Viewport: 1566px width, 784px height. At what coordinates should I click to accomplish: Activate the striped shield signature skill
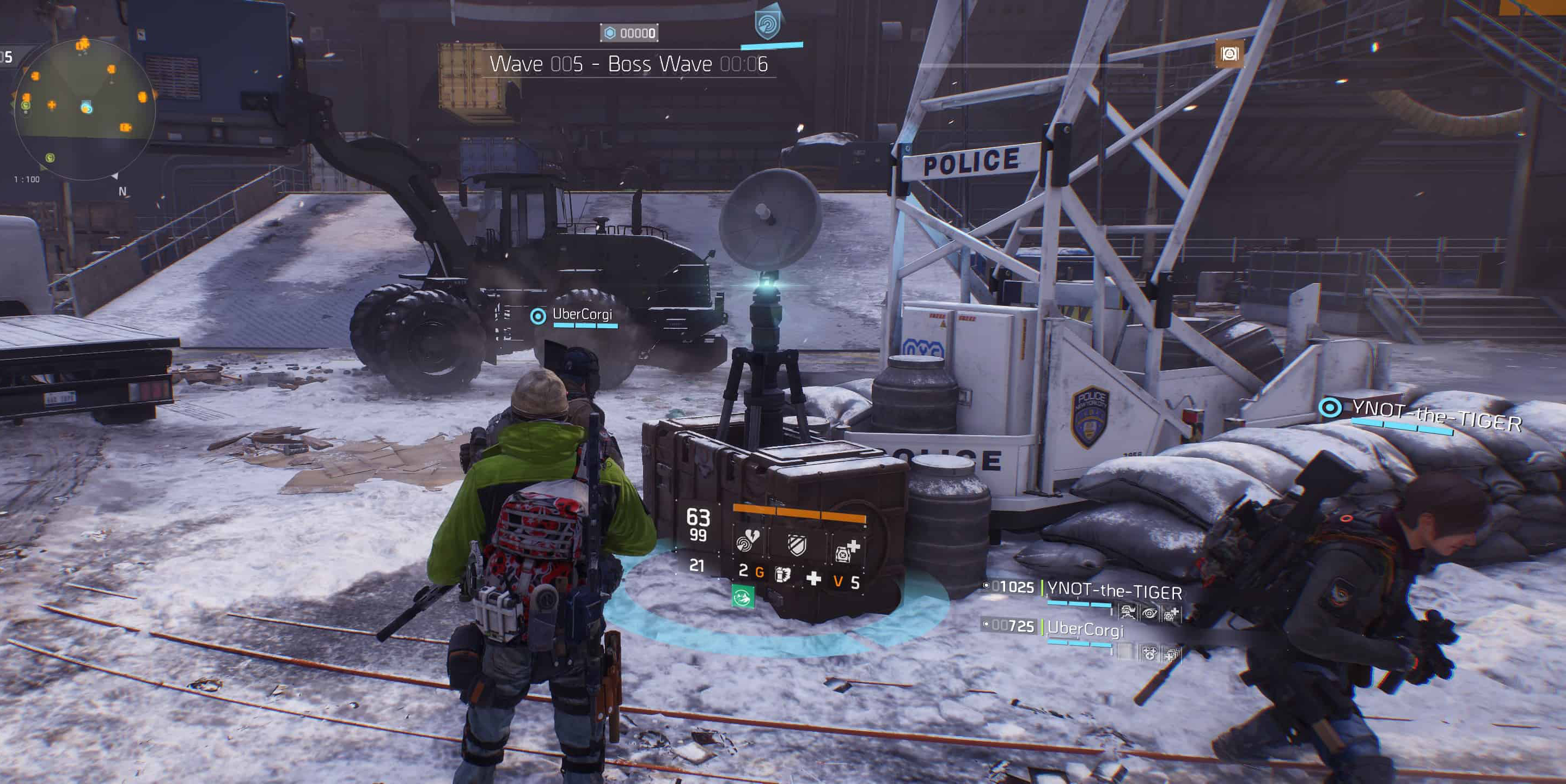pos(797,544)
